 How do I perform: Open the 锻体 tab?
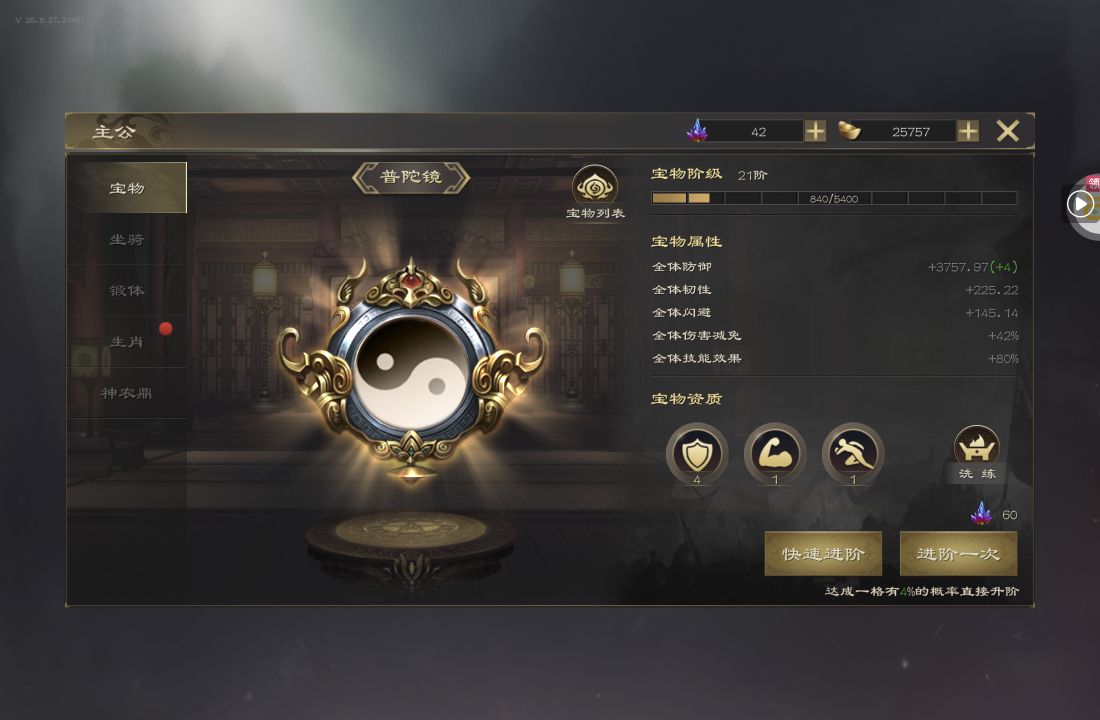[127, 290]
